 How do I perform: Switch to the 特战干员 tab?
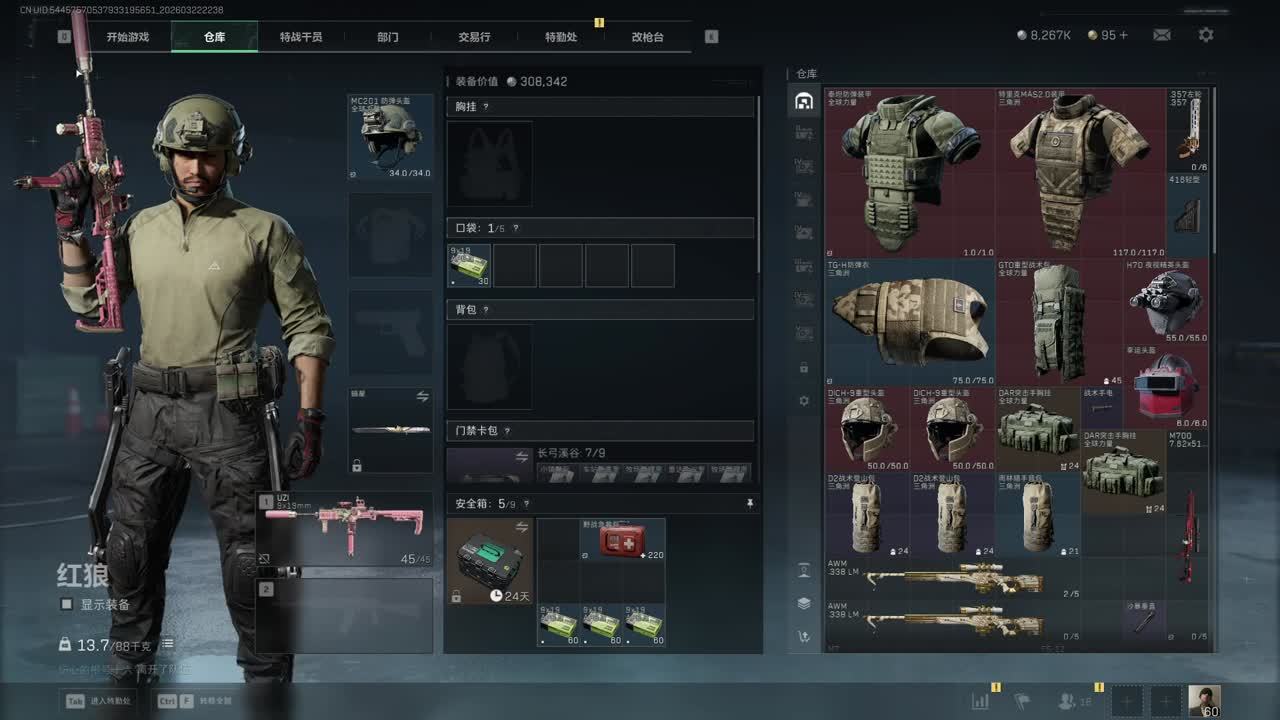click(301, 37)
